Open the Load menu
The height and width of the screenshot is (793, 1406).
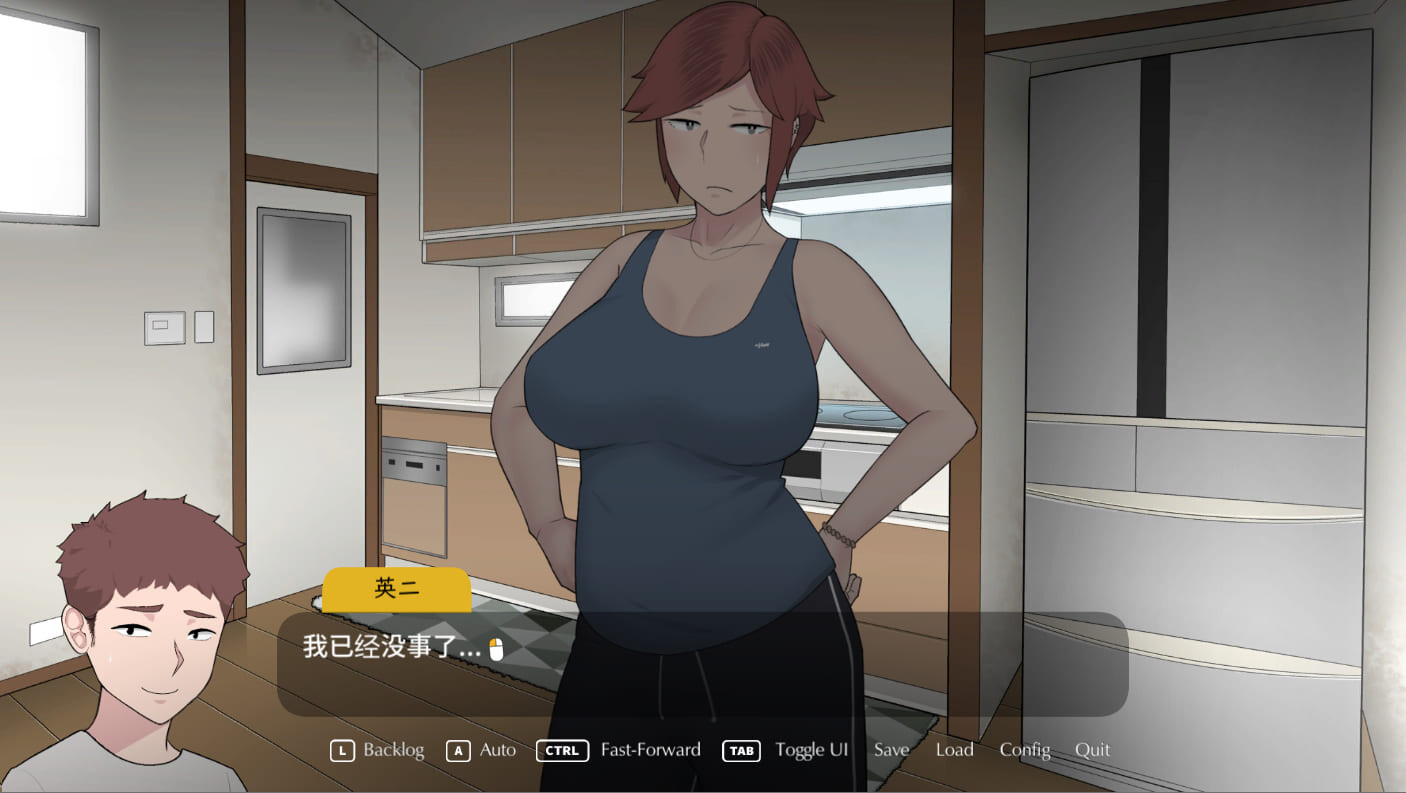pos(954,750)
